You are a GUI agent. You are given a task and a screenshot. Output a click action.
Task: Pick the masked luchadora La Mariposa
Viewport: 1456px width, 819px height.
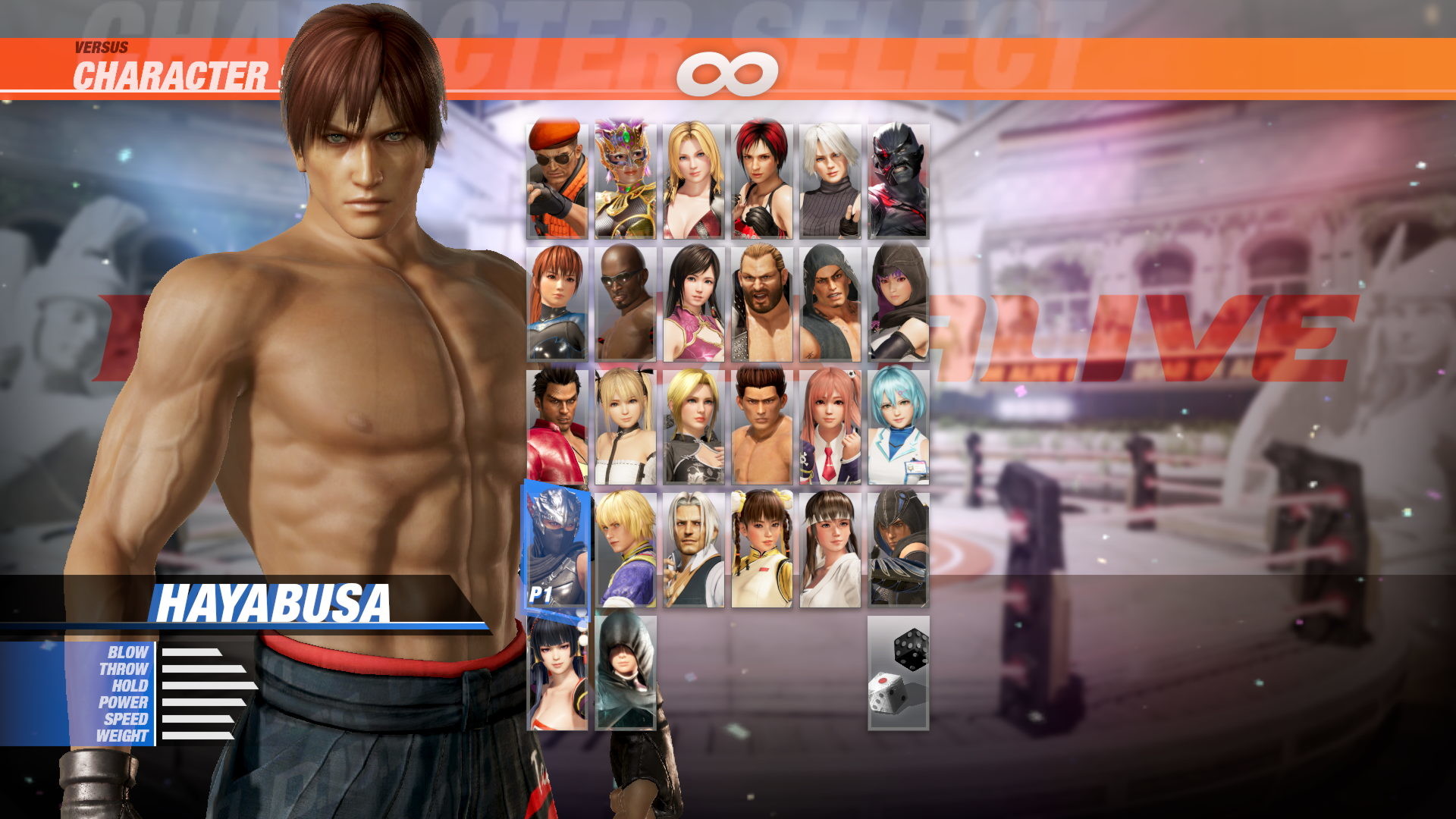point(626,176)
